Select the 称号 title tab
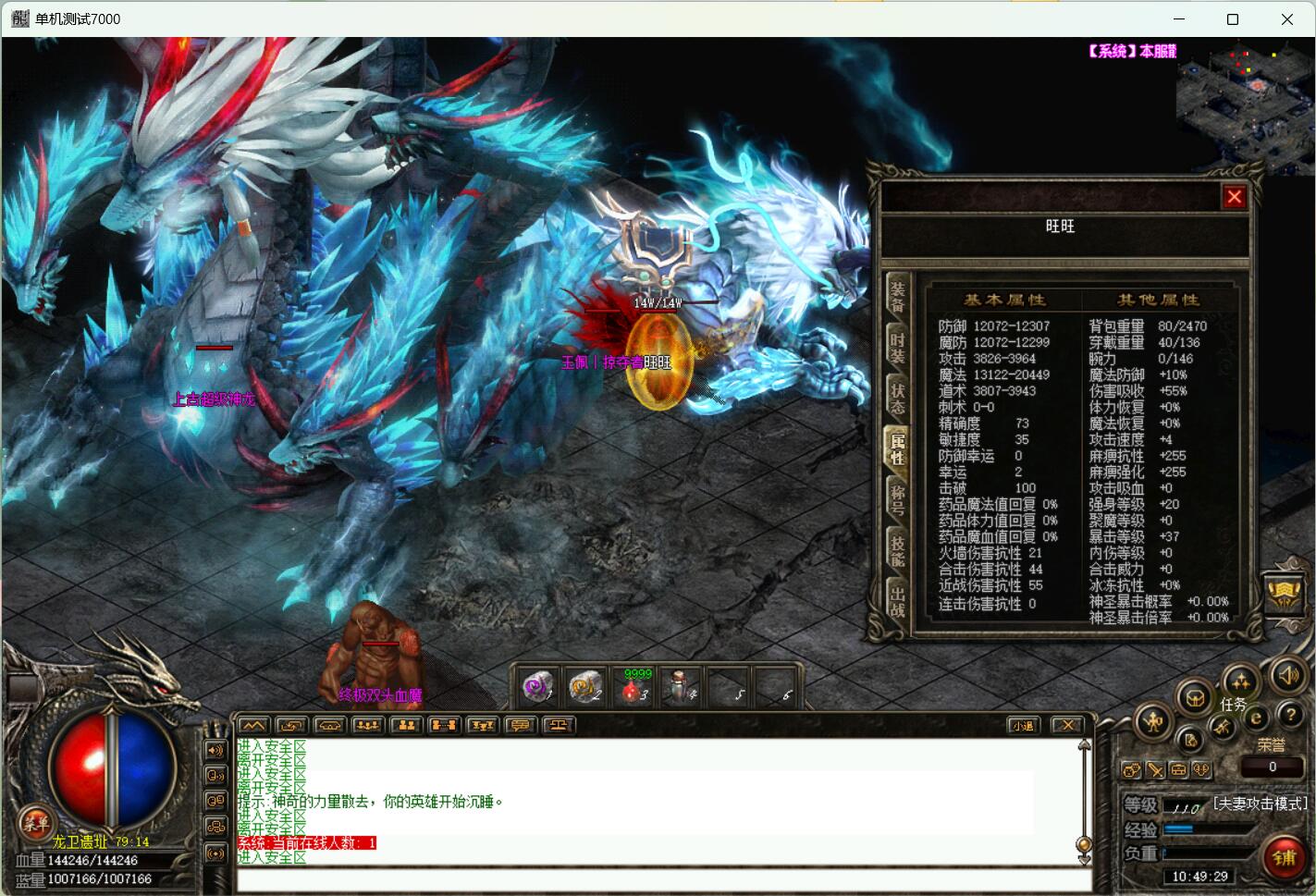 pos(897,499)
